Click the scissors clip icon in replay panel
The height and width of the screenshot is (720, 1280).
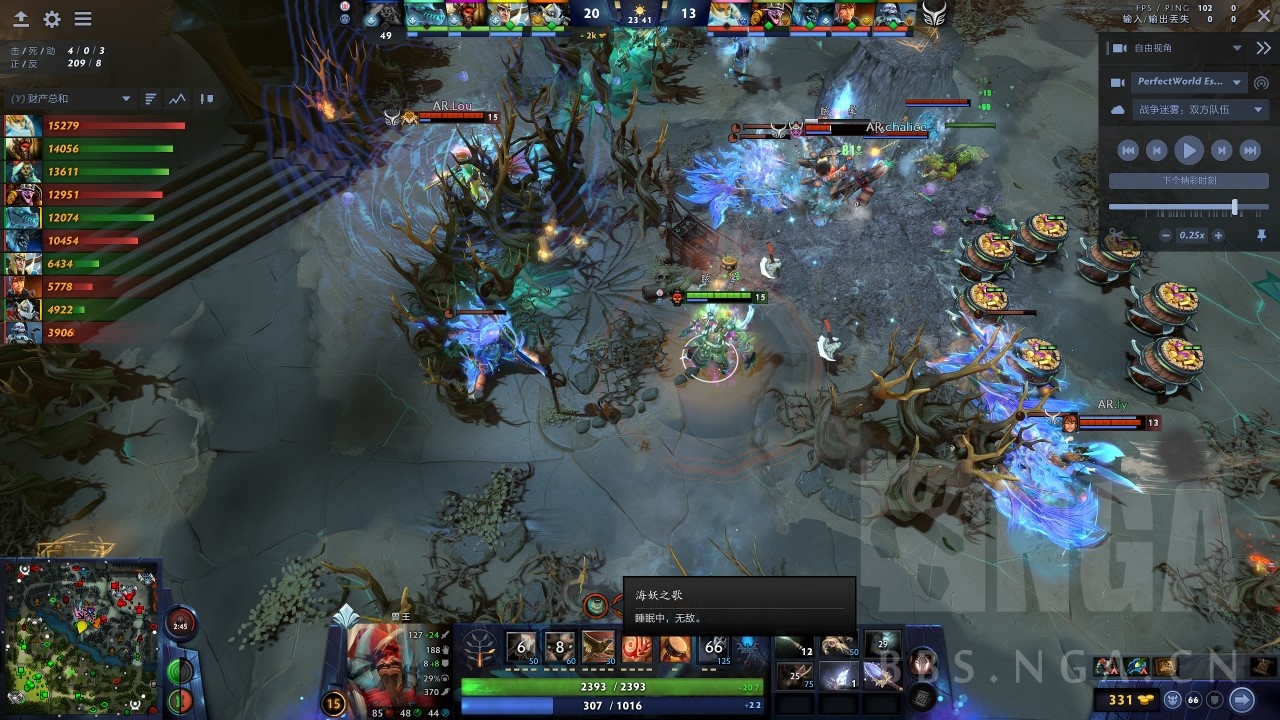[x=1114, y=234]
